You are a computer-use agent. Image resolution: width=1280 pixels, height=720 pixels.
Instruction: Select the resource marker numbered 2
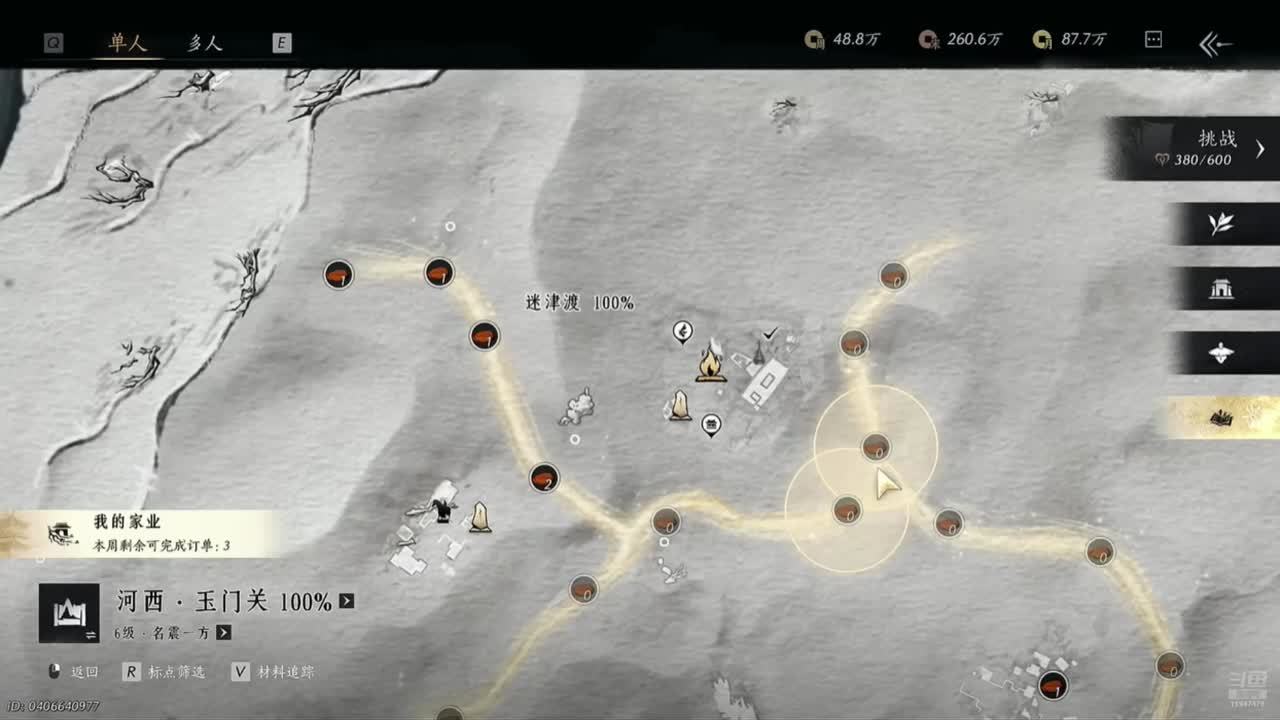(544, 478)
